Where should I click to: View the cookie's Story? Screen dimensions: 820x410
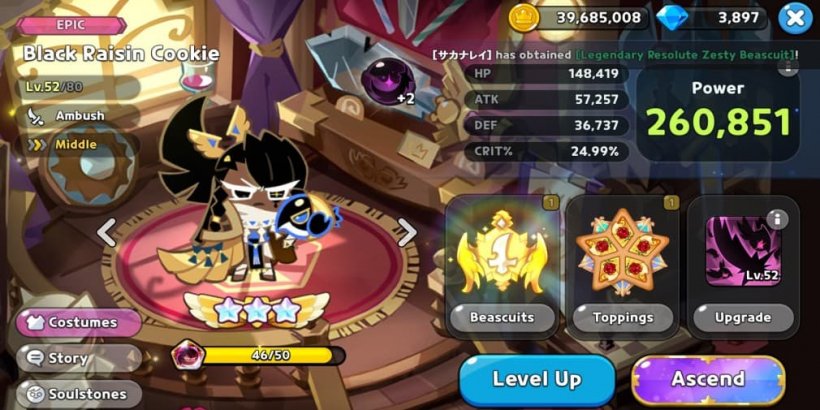(x=81, y=358)
